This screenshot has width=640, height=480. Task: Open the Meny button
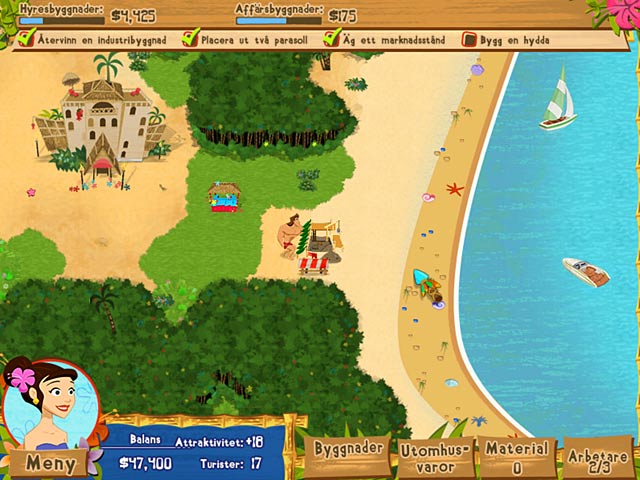click(x=50, y=463)
